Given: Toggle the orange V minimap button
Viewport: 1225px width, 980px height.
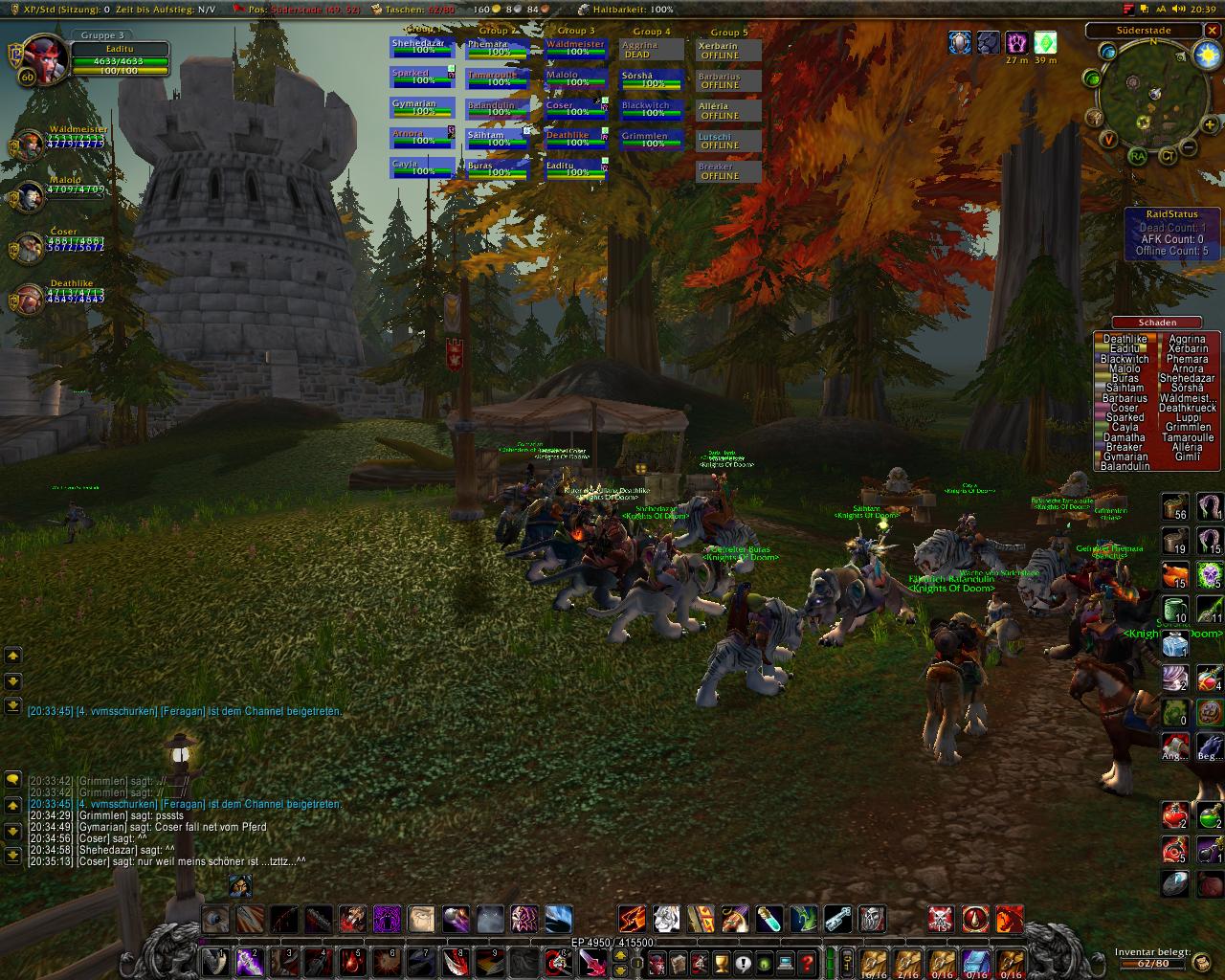Looking at the screenshot, I should [x=1108, y=140].
